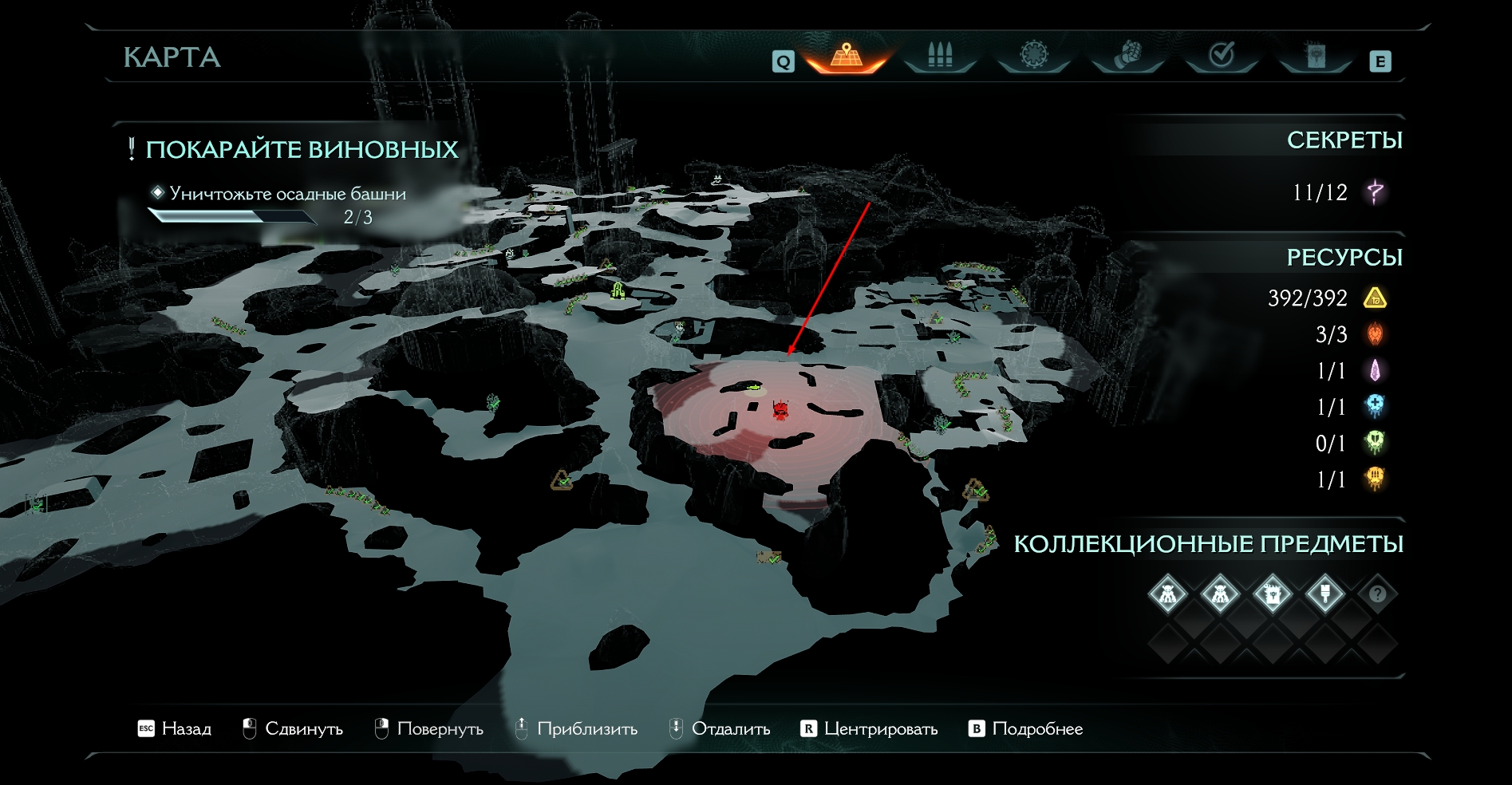Show details with «Подробнее»
Viewport: 1512px width, 785px height.
(1026, 729)
